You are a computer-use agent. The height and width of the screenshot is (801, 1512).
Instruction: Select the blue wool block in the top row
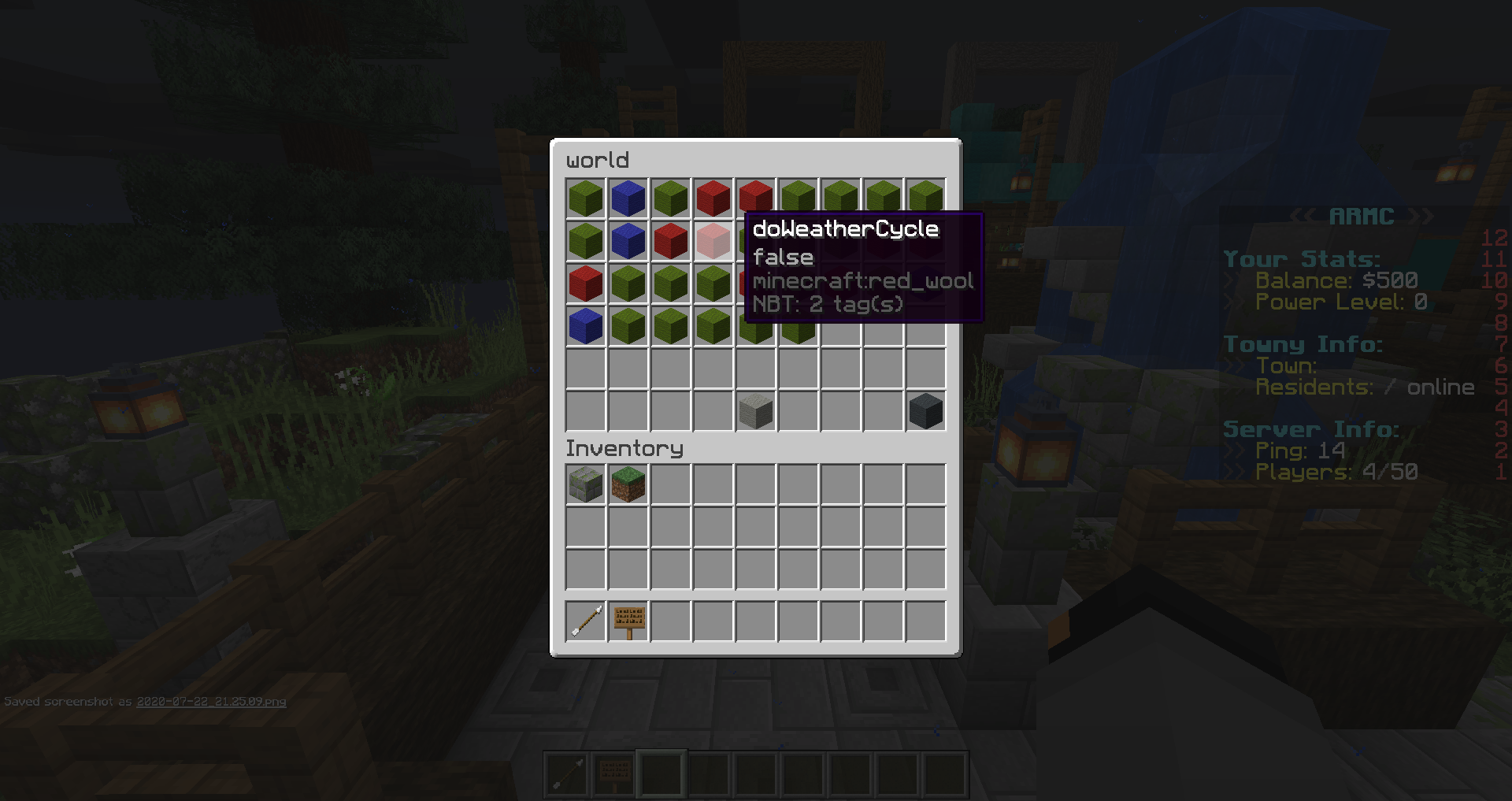click(x=628, y=198)
